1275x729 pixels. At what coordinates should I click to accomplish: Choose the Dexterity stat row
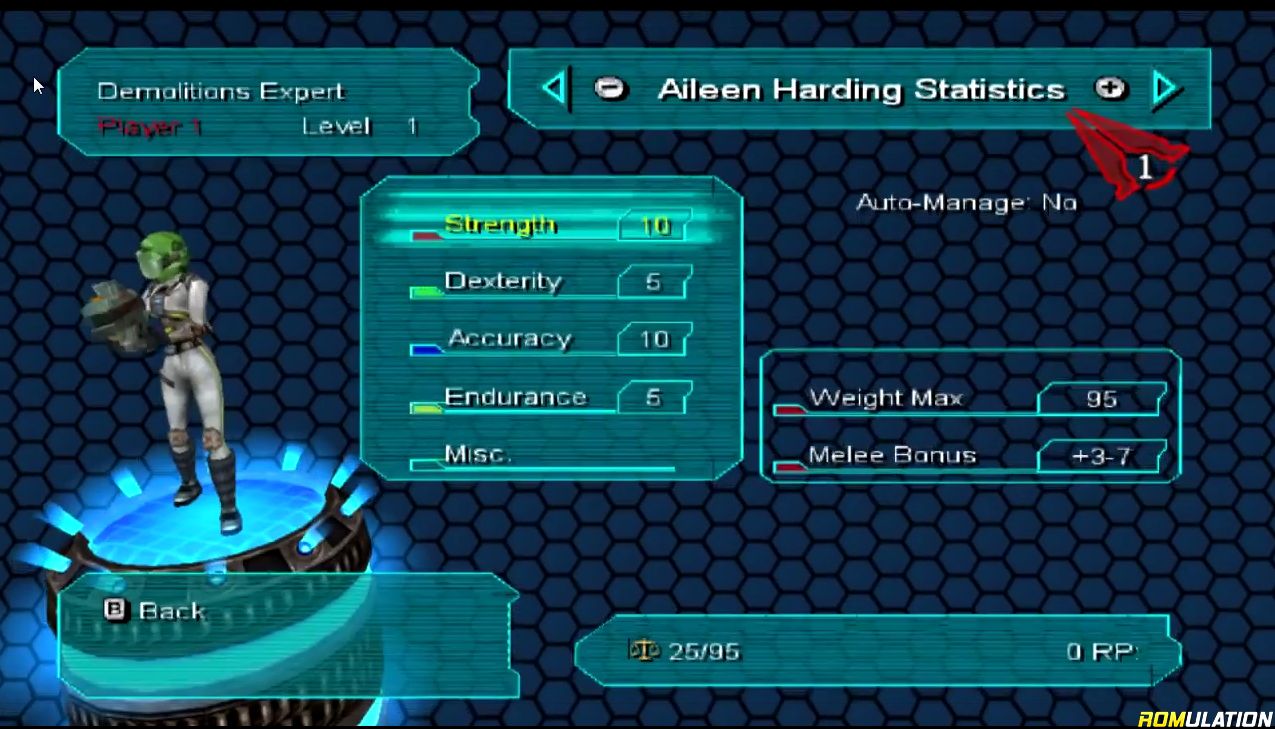[x=550, y=282]
